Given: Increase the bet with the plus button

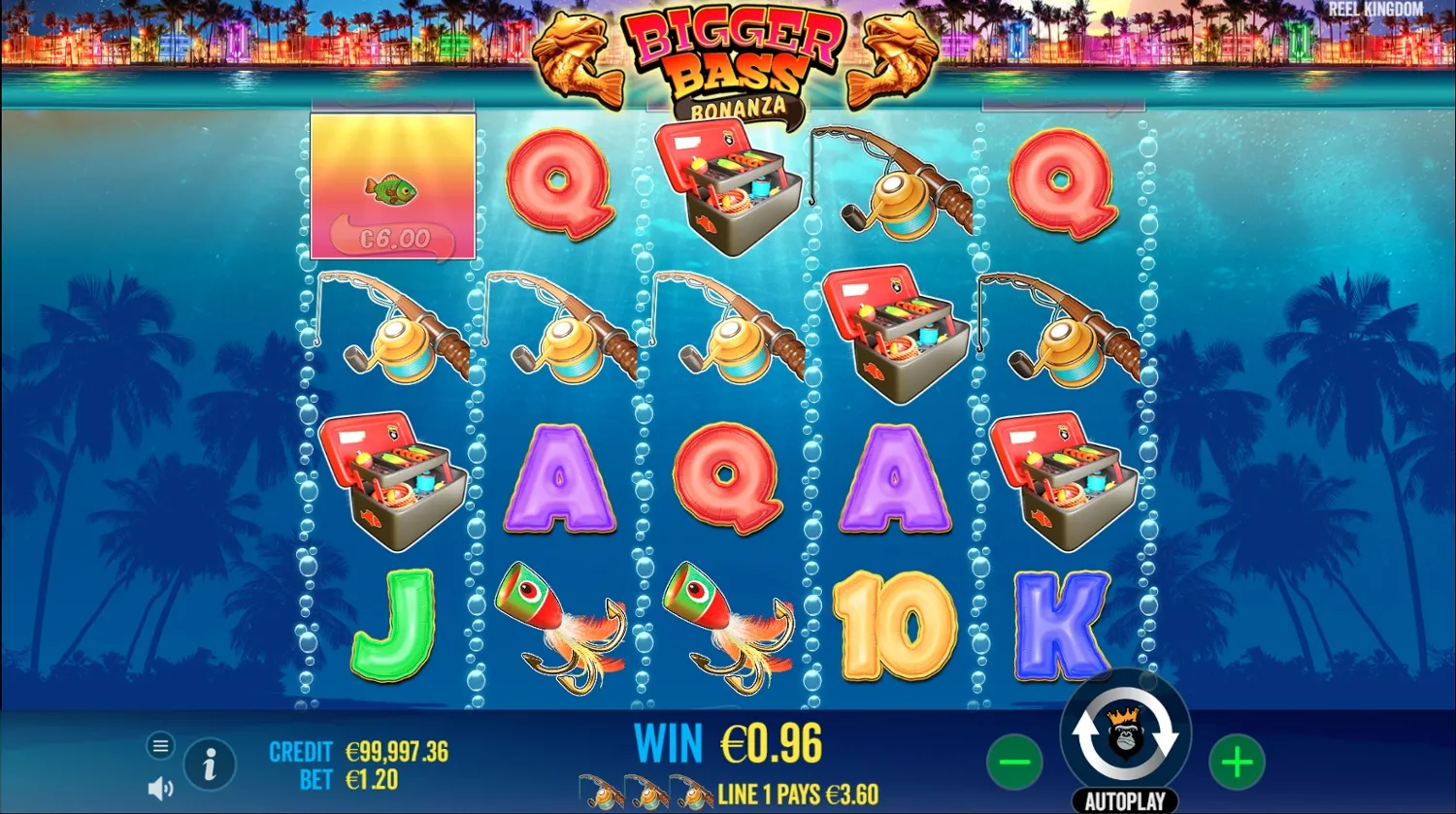Looking at the screenshot, I should 1236,761.
